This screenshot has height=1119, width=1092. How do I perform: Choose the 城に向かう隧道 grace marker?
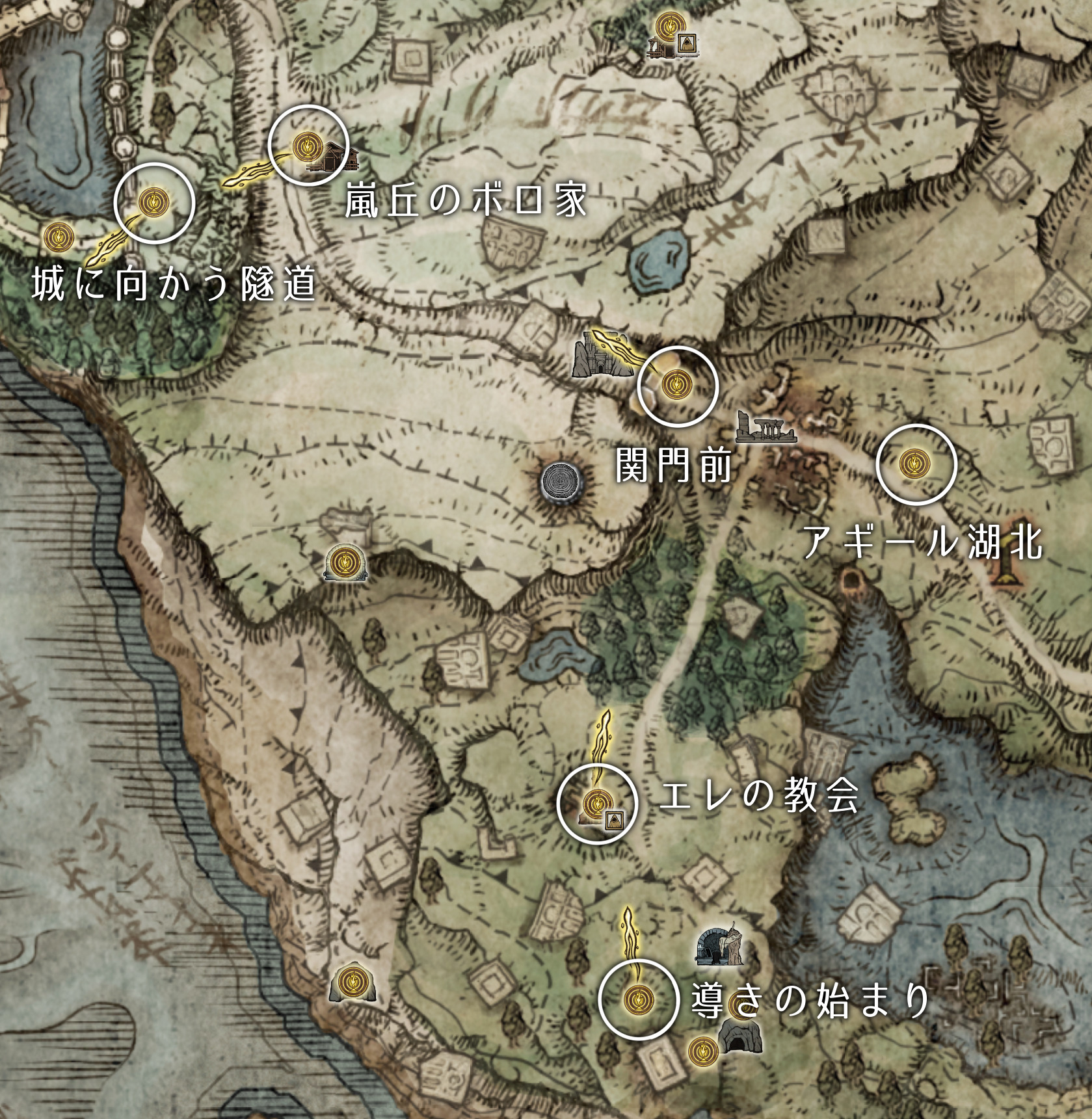153,203
